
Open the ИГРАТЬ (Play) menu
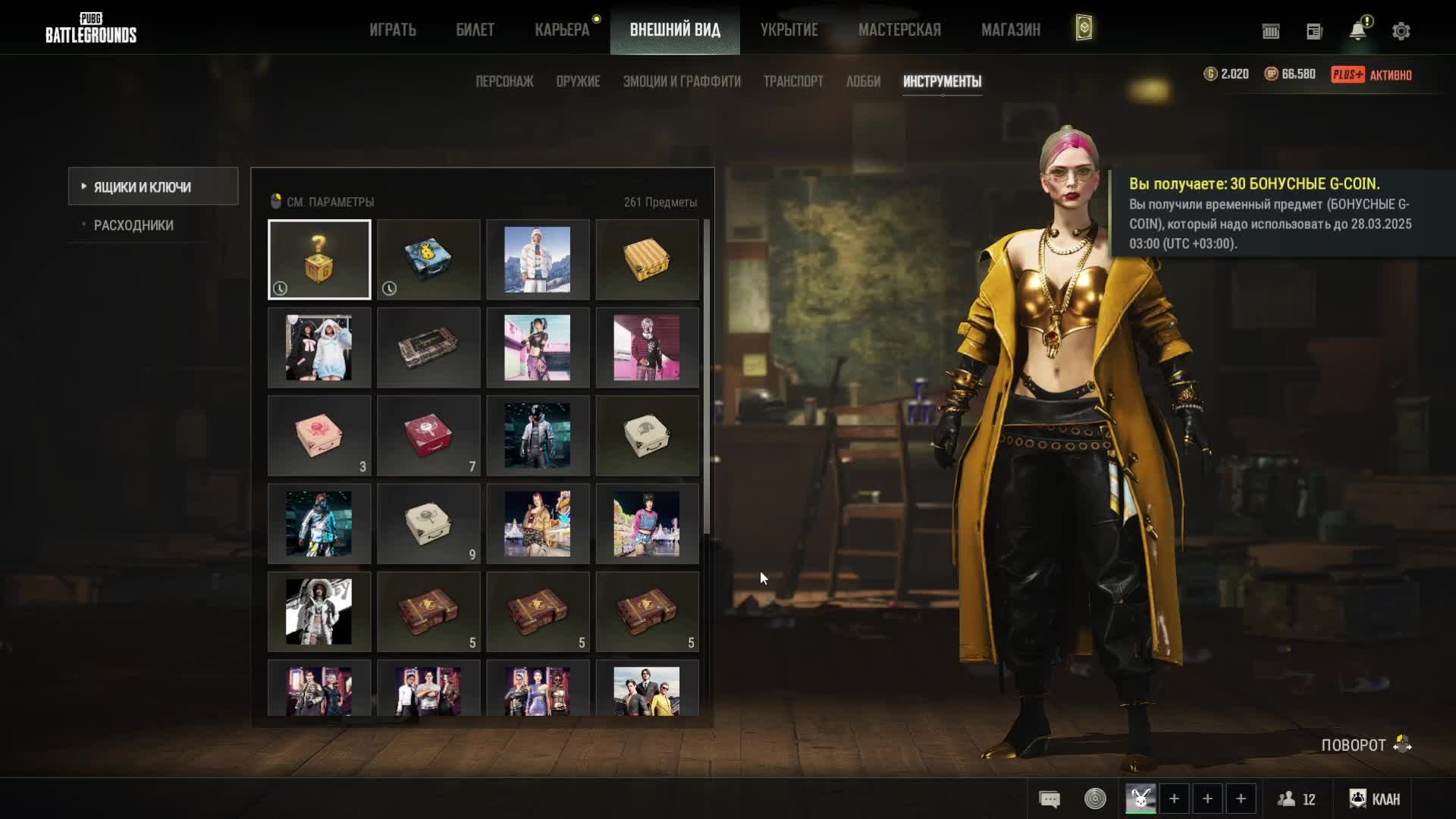(393, 30)
